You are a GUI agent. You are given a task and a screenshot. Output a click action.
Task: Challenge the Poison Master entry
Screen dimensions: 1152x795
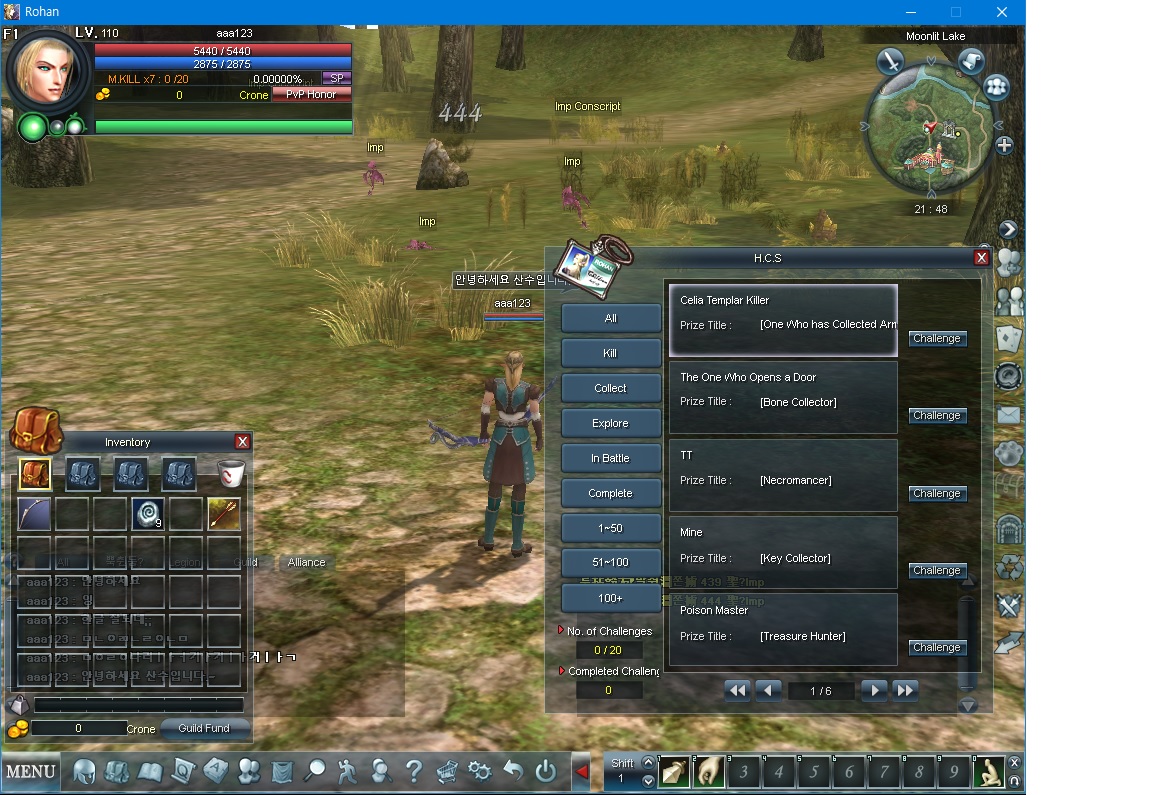936,648
